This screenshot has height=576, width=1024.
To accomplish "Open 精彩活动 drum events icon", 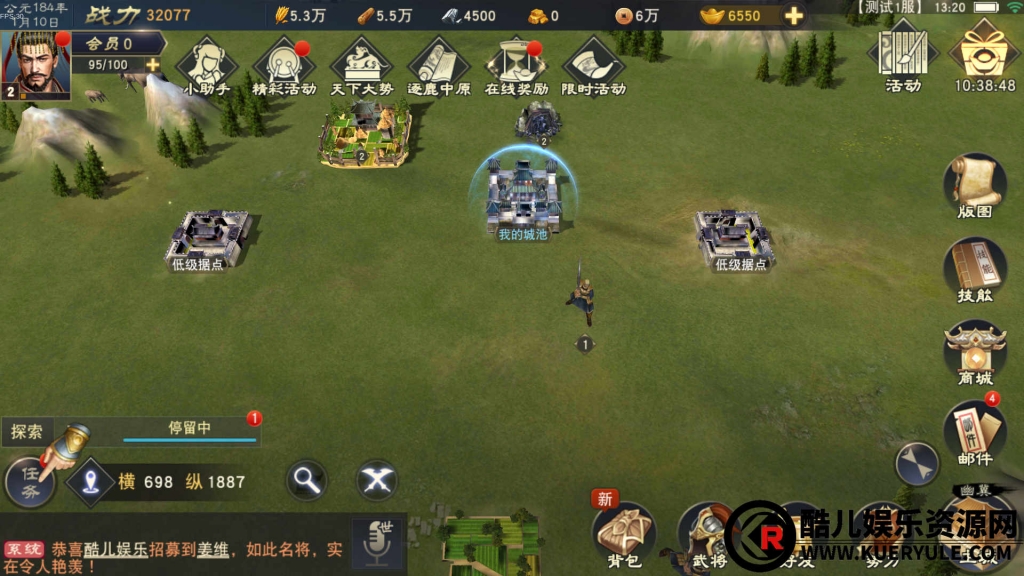I will tap(283, 64).
